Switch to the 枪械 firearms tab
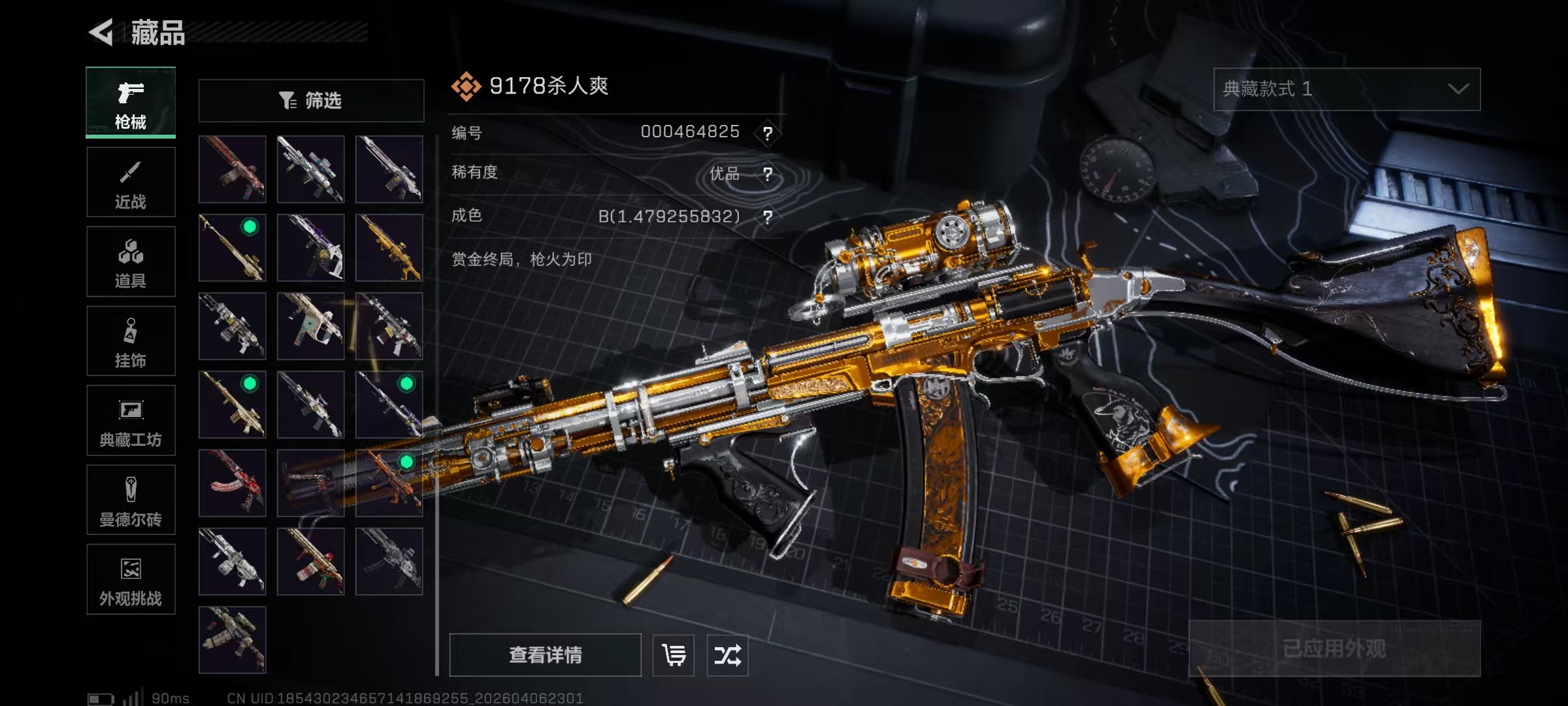 (131, 103)
